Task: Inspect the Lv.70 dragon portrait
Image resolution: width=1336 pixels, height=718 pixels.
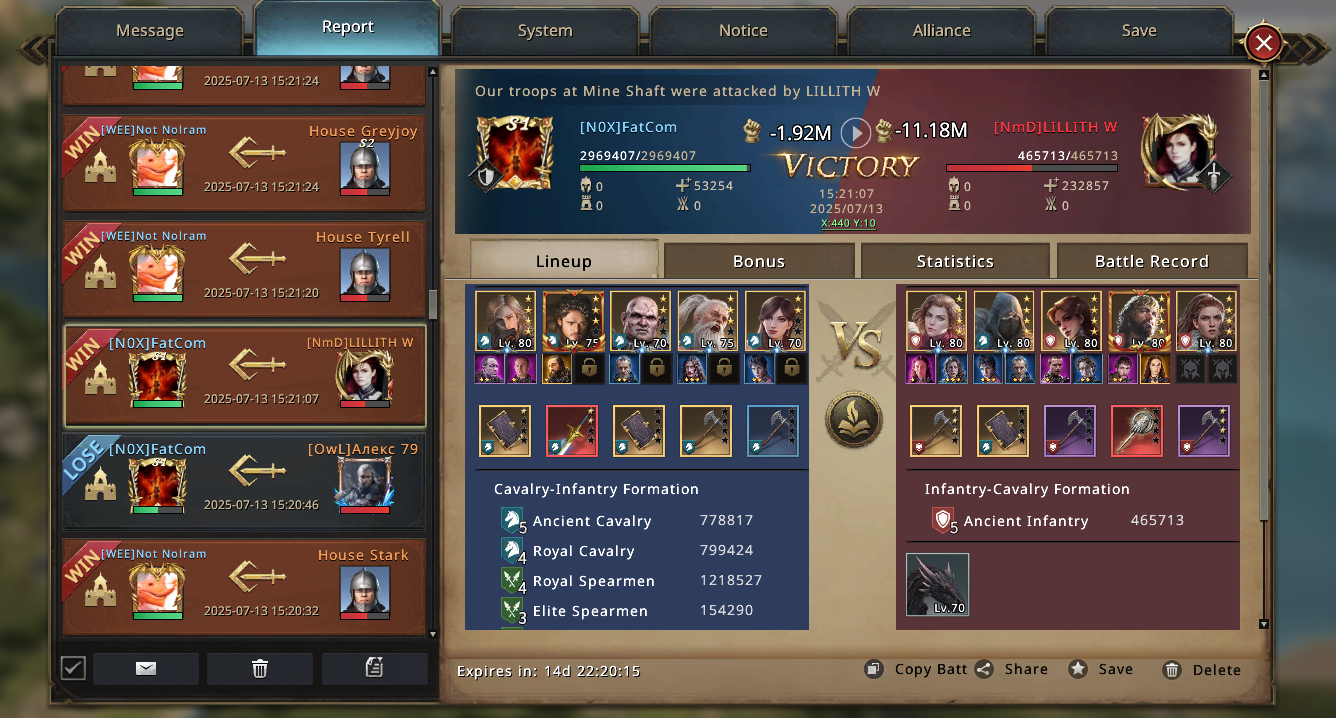Action: coord(937,585)
